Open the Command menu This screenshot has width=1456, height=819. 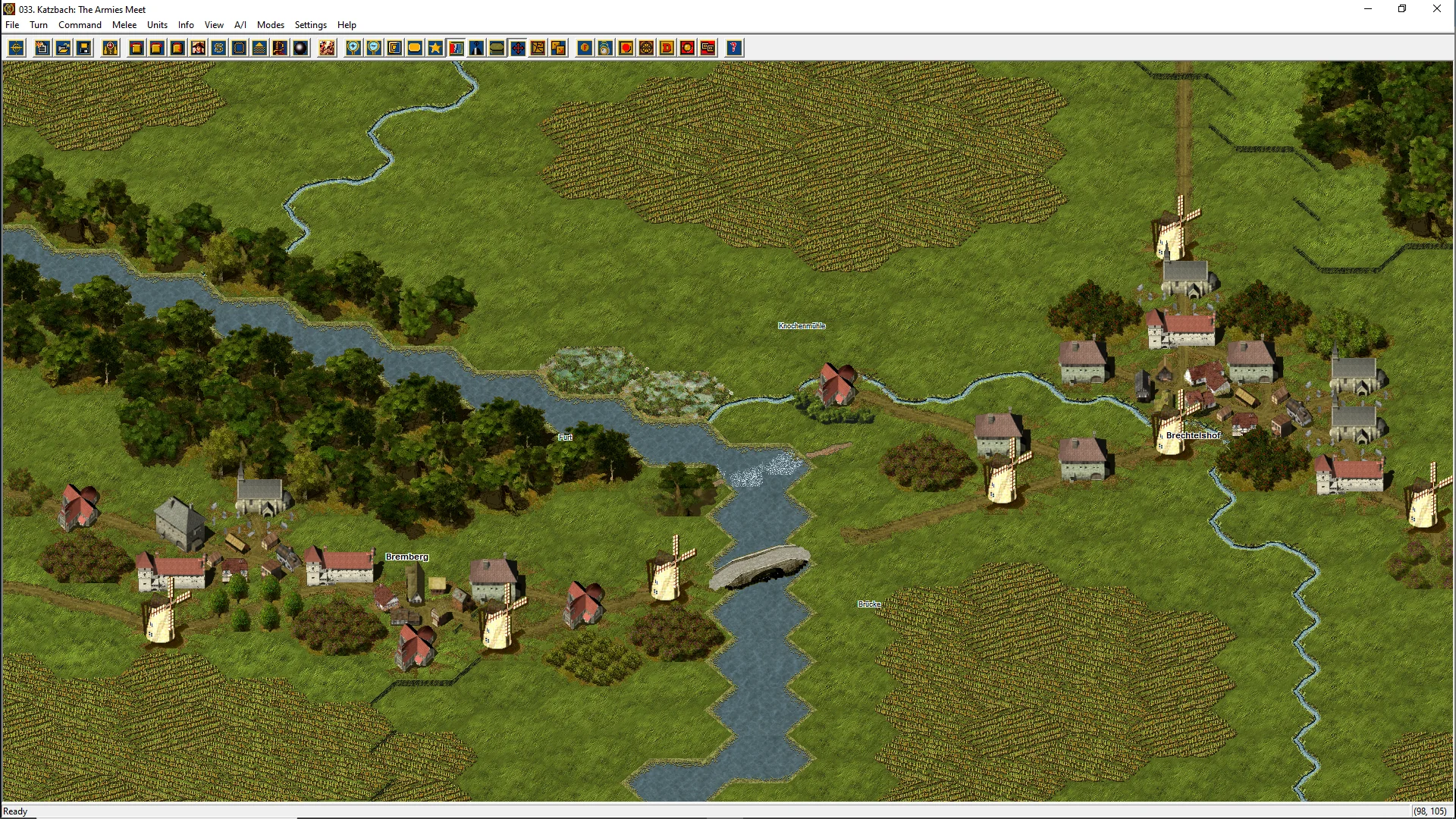tap(80, 25)
